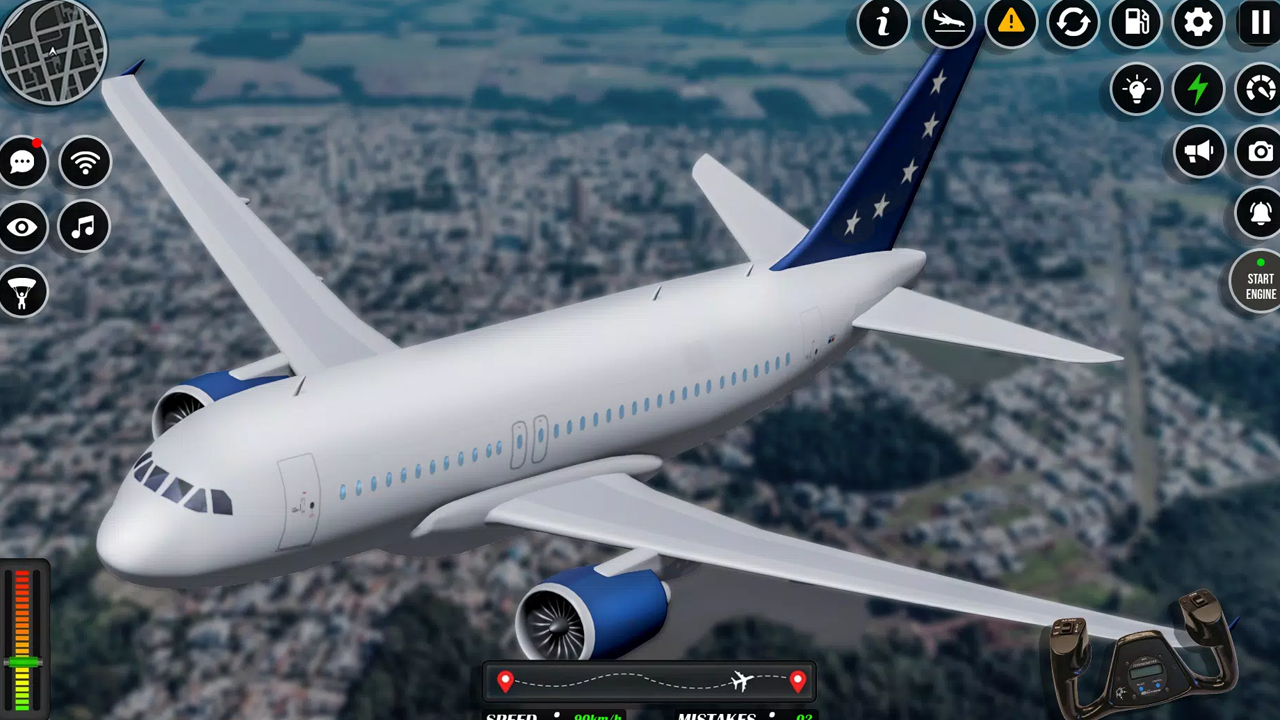Activate the green lightning boost icon
The height and width of the screenshot is (720, 1280).
(1198, 90)
